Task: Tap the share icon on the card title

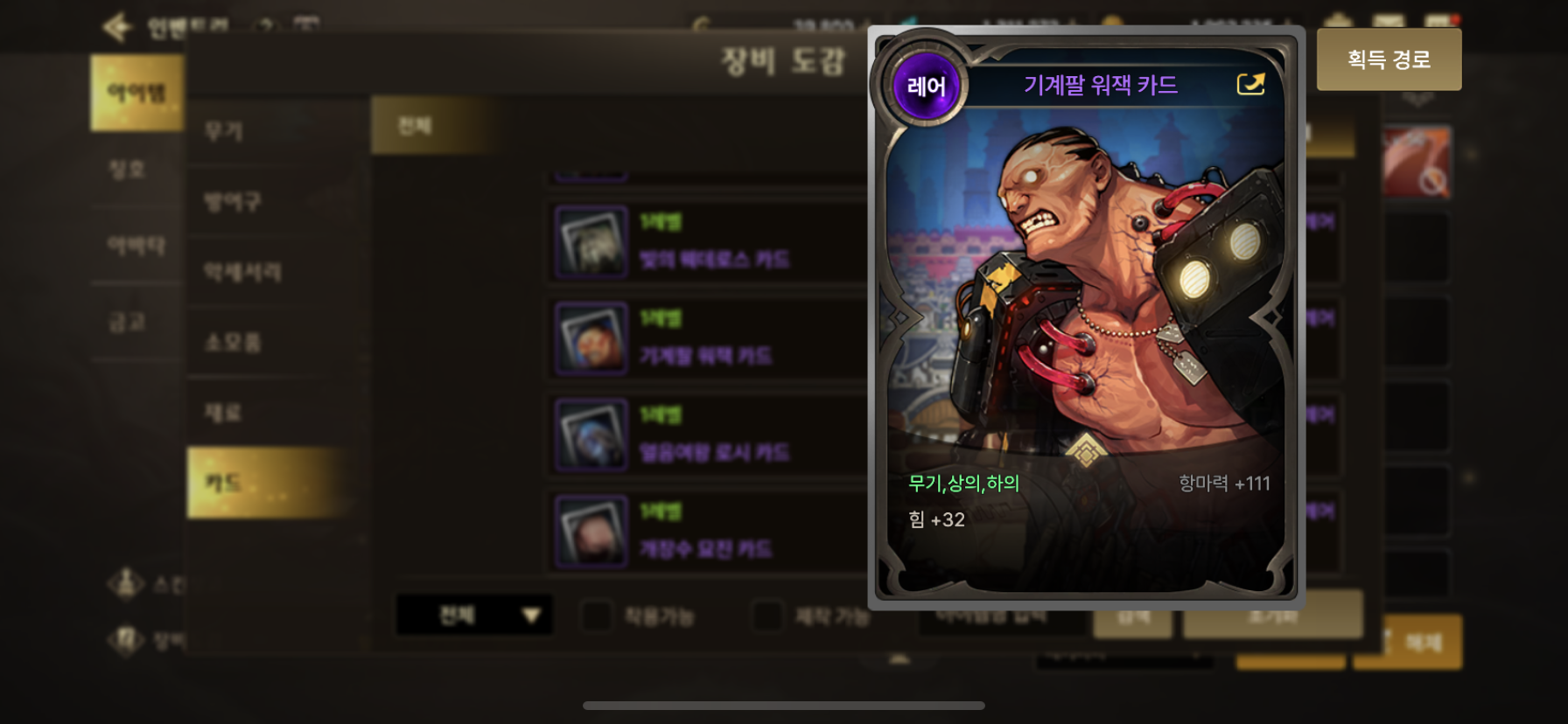Action: 1250,84
